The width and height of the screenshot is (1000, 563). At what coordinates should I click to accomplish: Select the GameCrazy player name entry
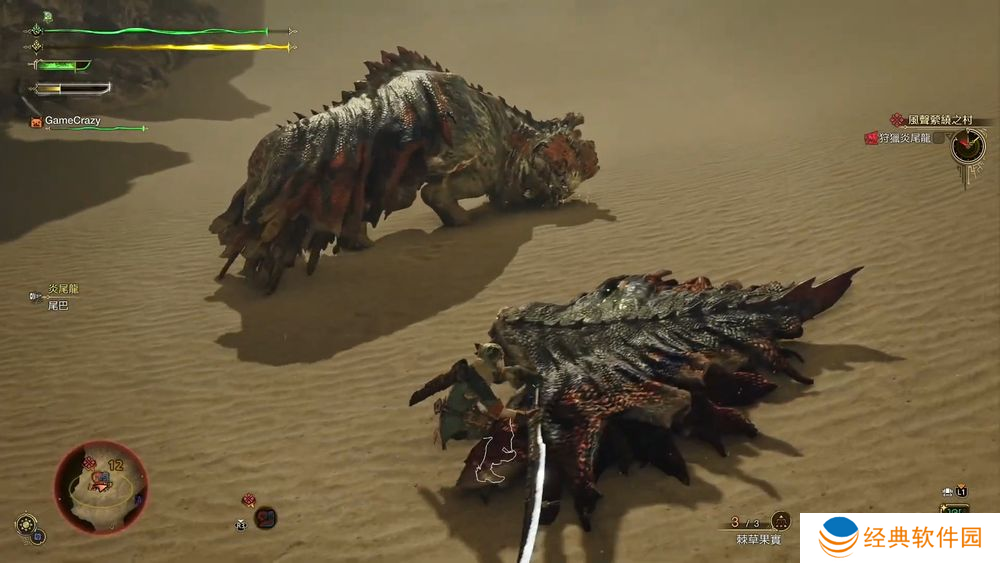tap(72, 121)
